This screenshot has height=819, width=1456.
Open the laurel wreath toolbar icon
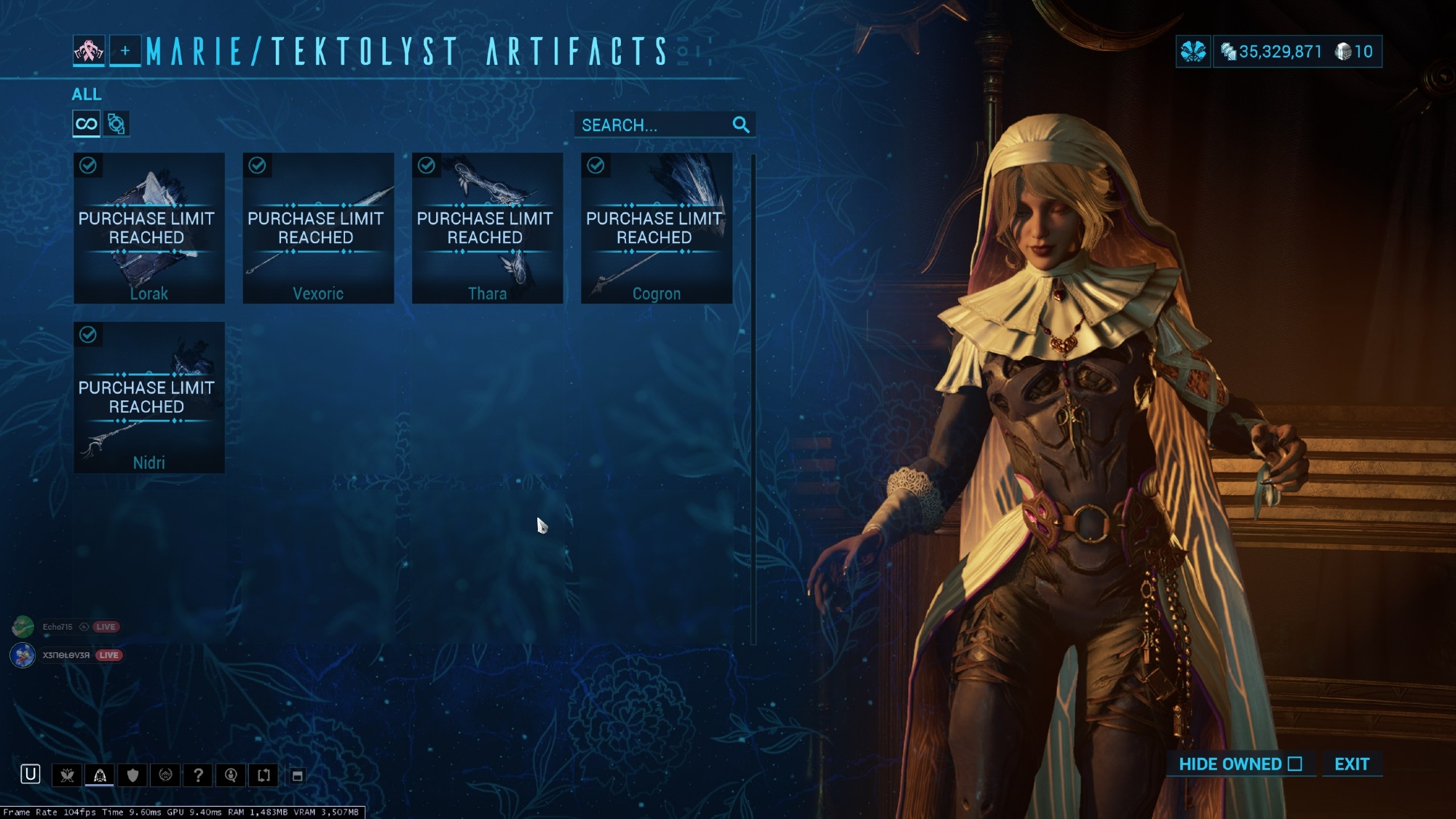pos(165,775)
